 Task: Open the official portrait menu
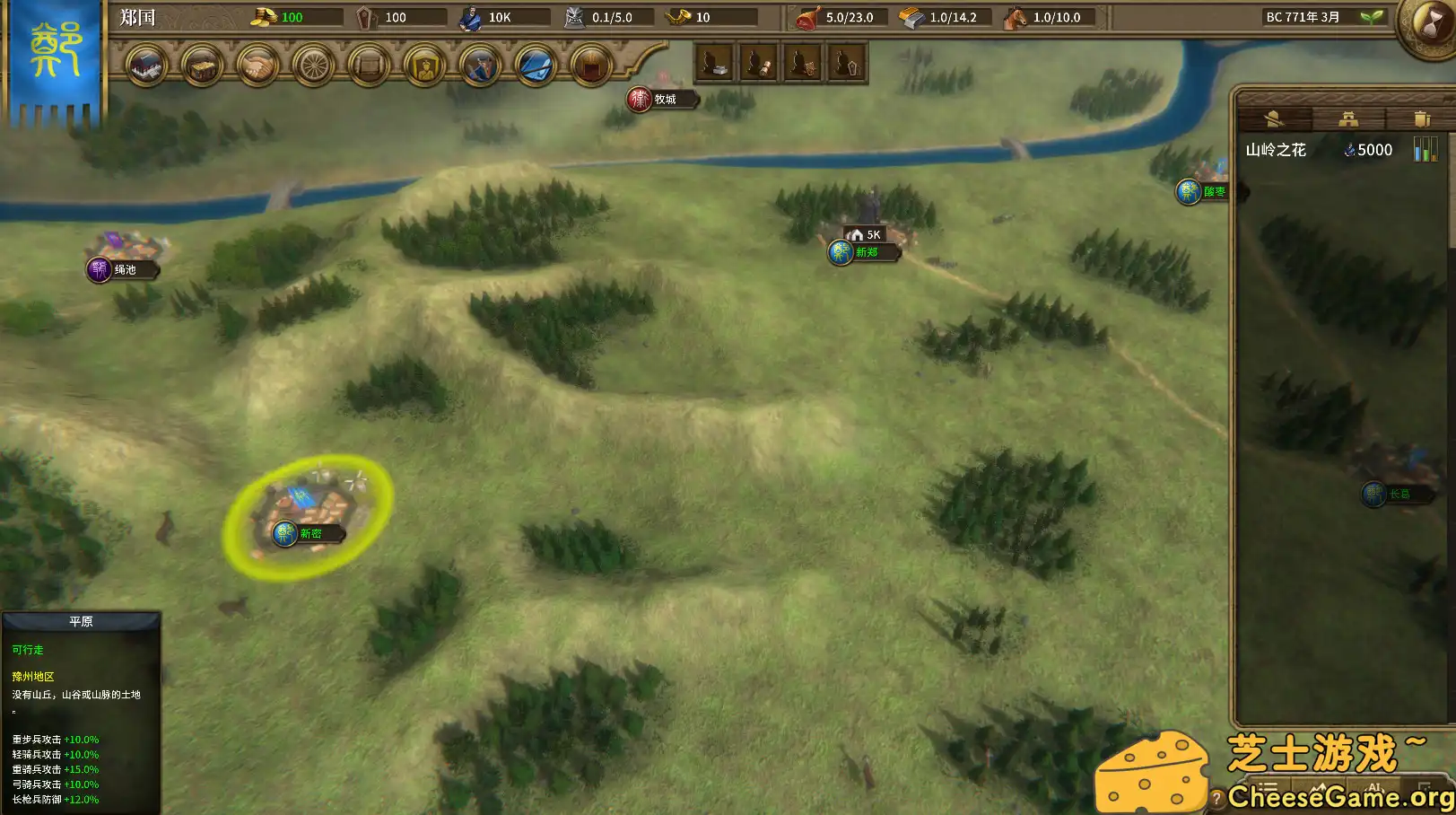[x=424, y=66]
